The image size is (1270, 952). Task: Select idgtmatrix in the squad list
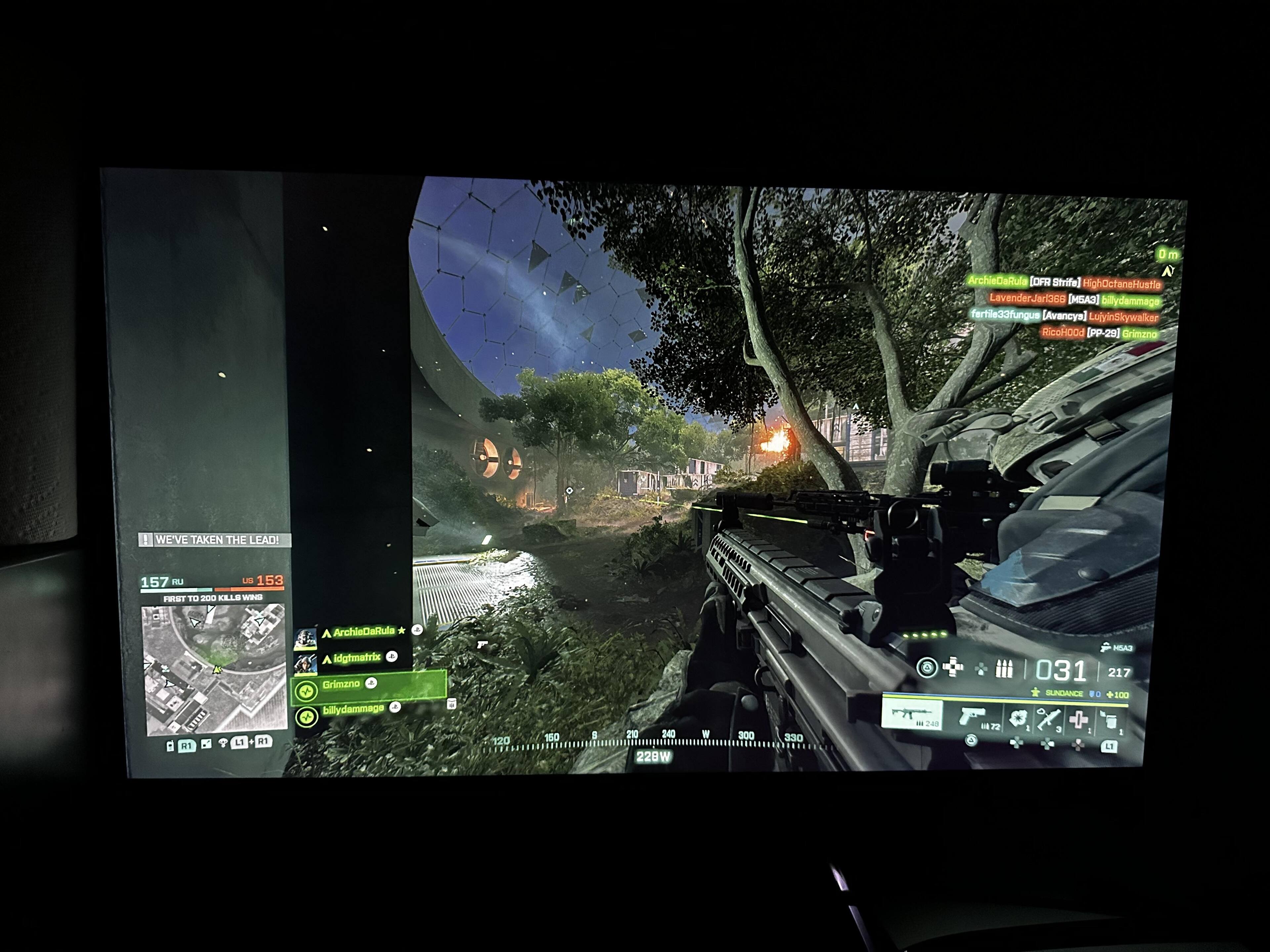click(x=357, y=658)
